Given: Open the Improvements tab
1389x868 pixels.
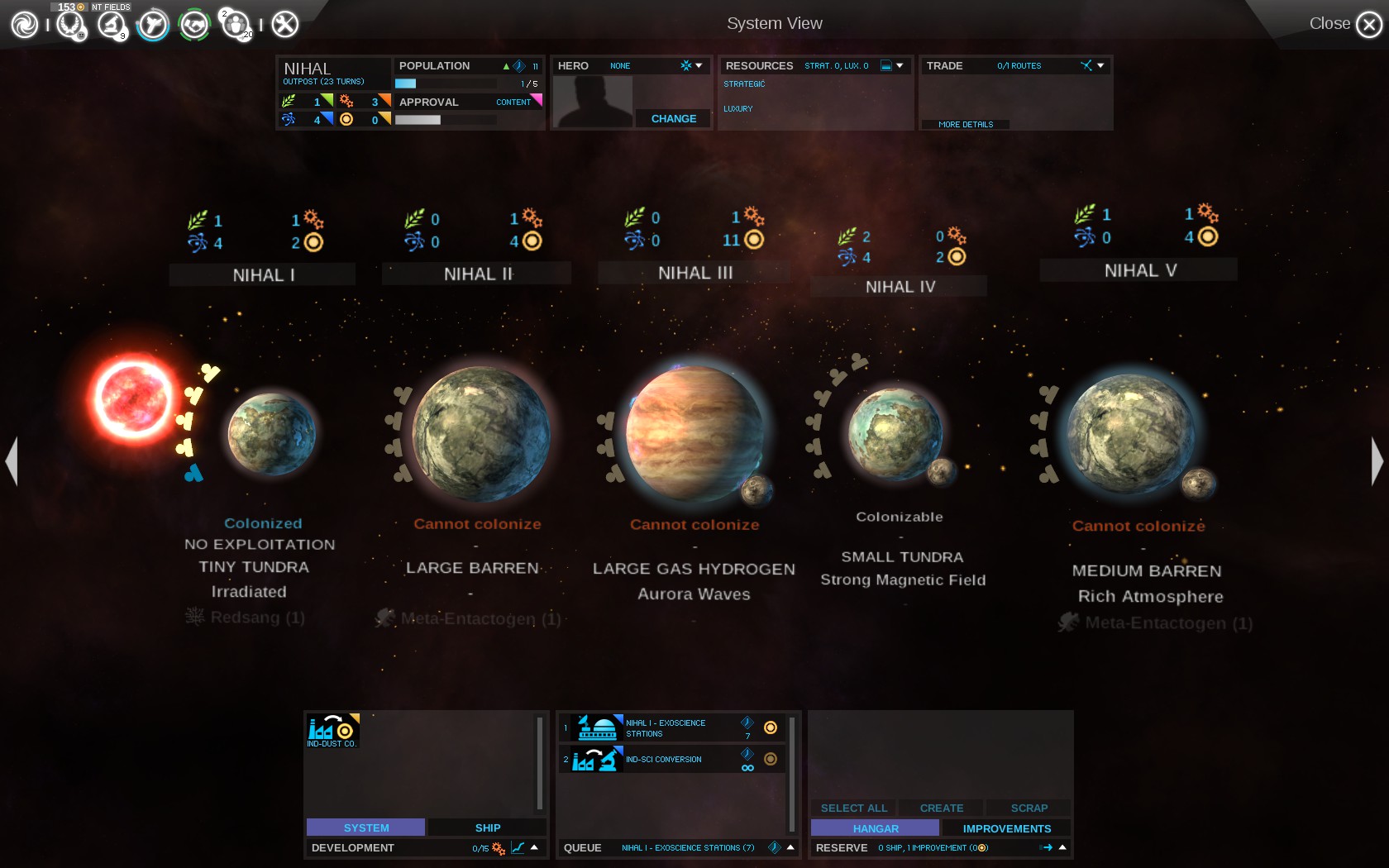Looking at the screenshot, I should coord(1006,828).
